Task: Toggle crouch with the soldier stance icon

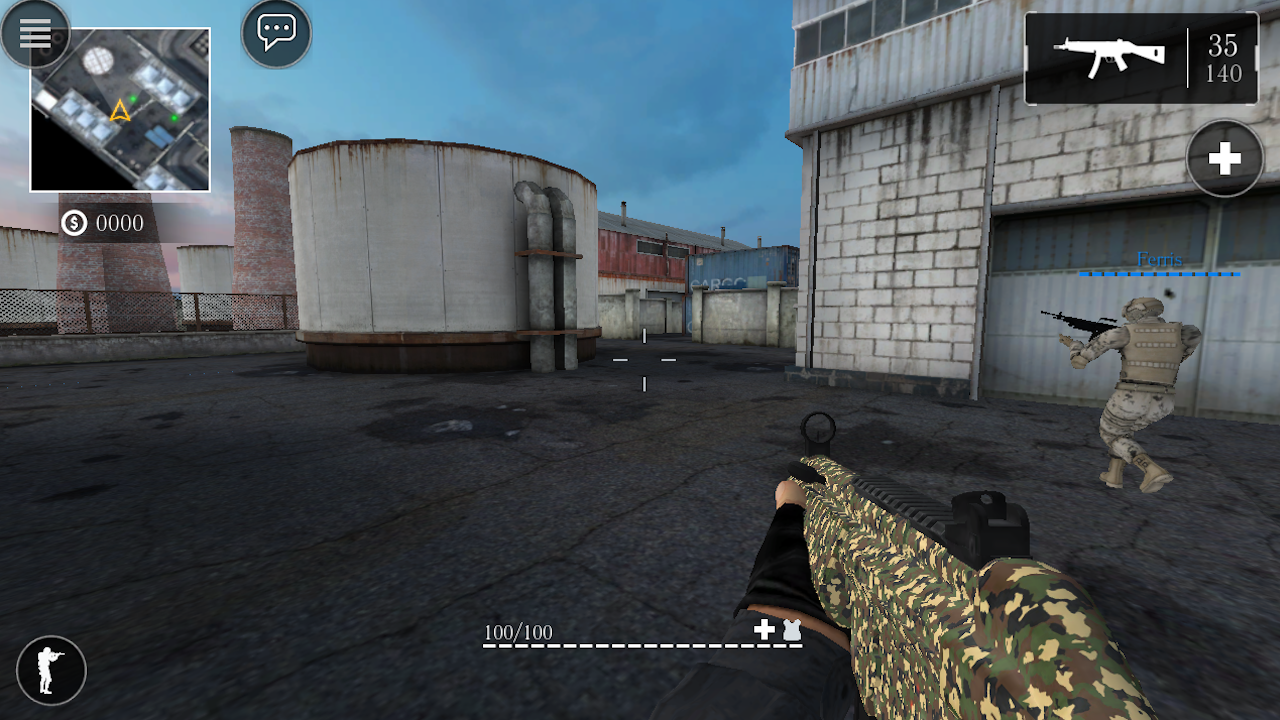Action: coord(51,670)
